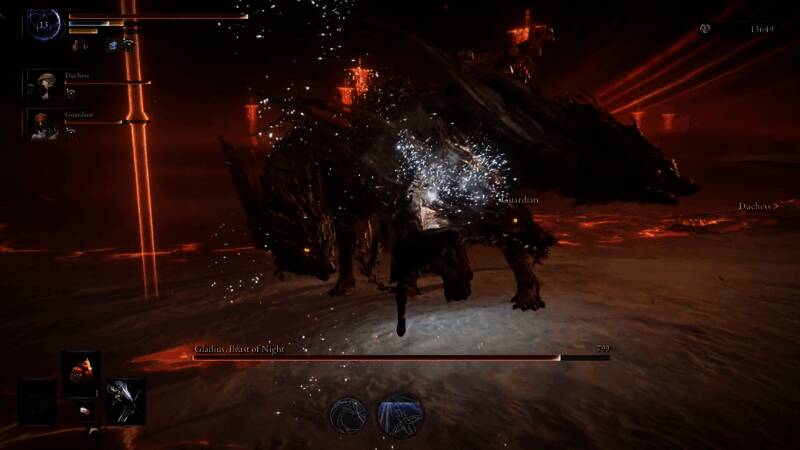Viewport: 800px width, 450px height.
Task: Activate the dark circular character skill
Action: (349, 415)
